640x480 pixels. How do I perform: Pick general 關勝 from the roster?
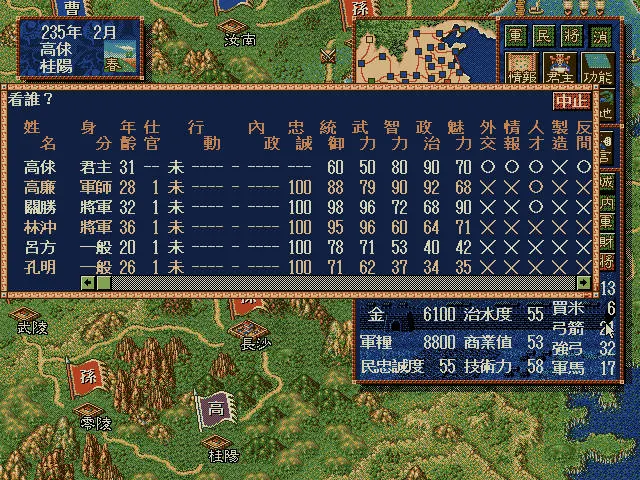(x=40, y=207)
